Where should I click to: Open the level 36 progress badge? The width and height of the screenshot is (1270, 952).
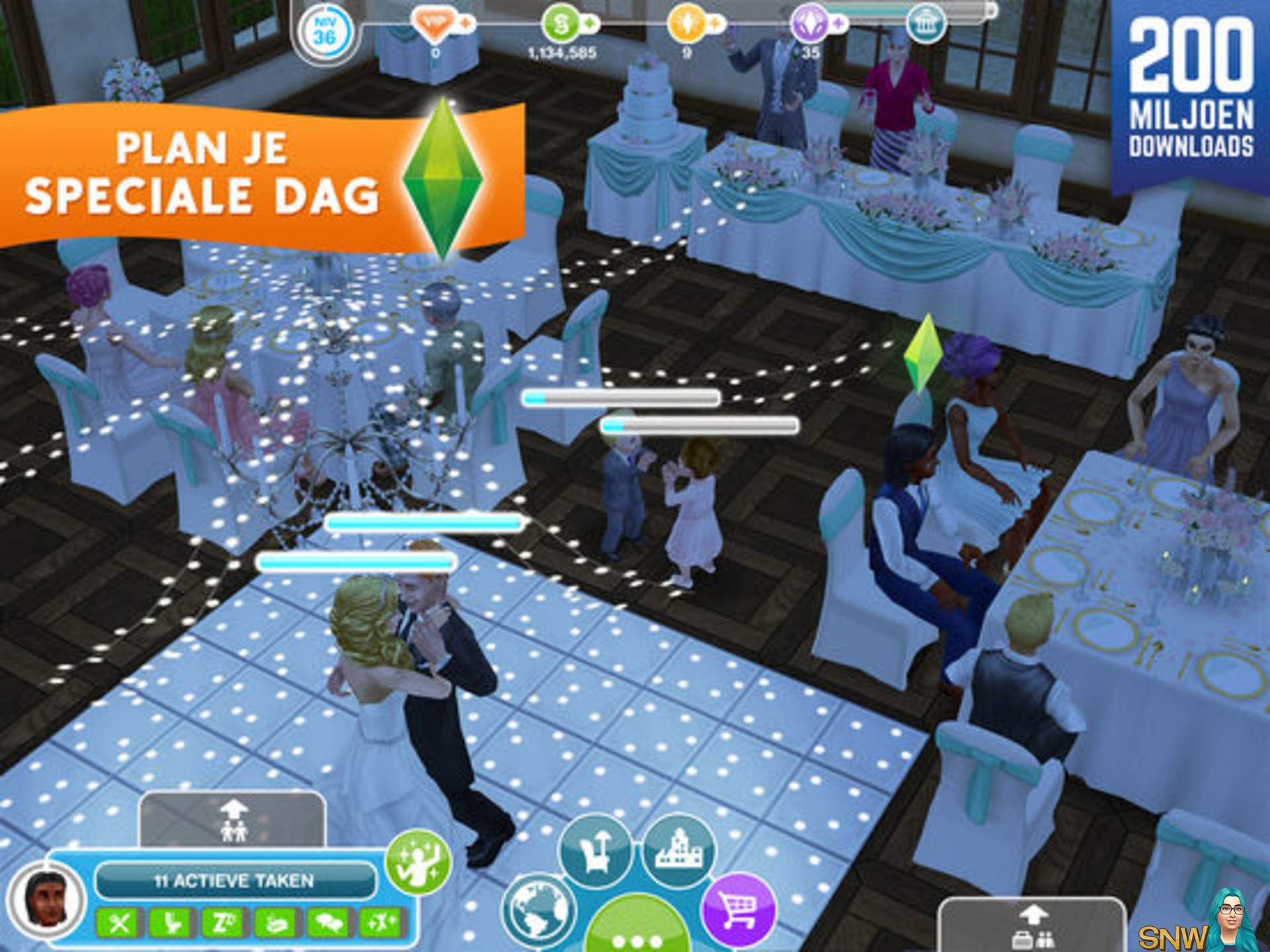pos(324,32)
